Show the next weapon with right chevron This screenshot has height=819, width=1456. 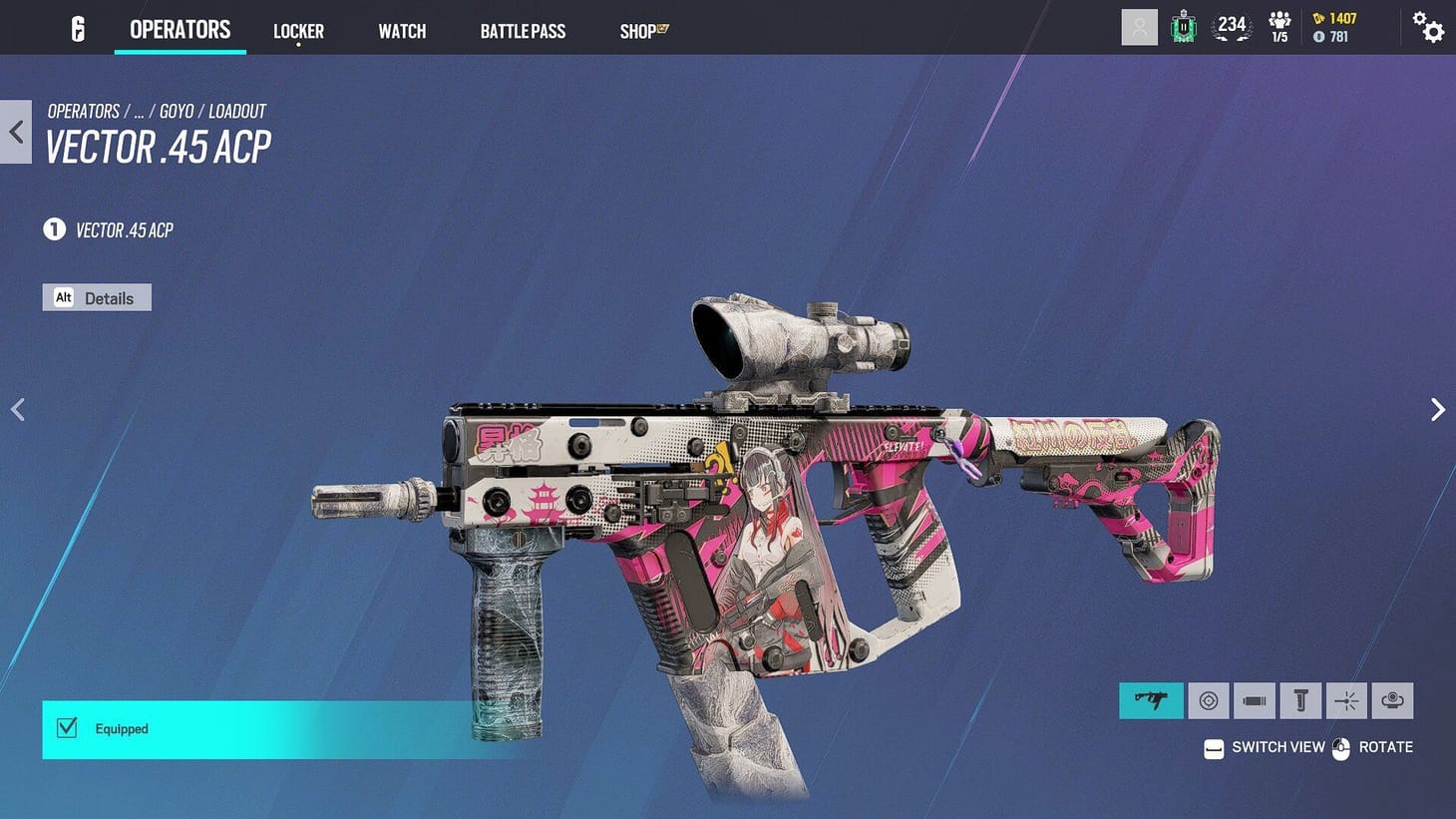click(1437, 410)
